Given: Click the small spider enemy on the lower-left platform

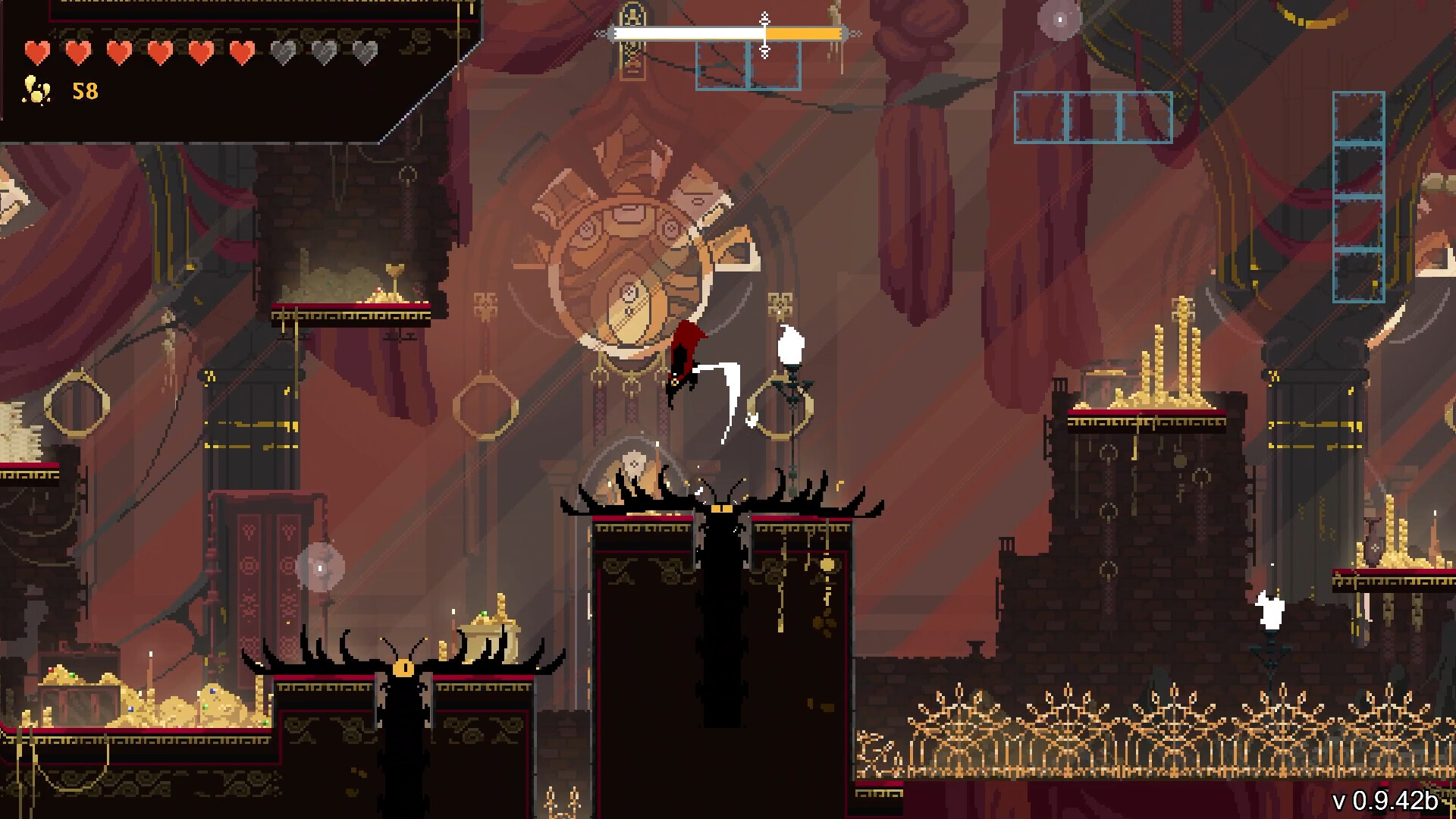Looking at the screenshot, I should (402, 667).
